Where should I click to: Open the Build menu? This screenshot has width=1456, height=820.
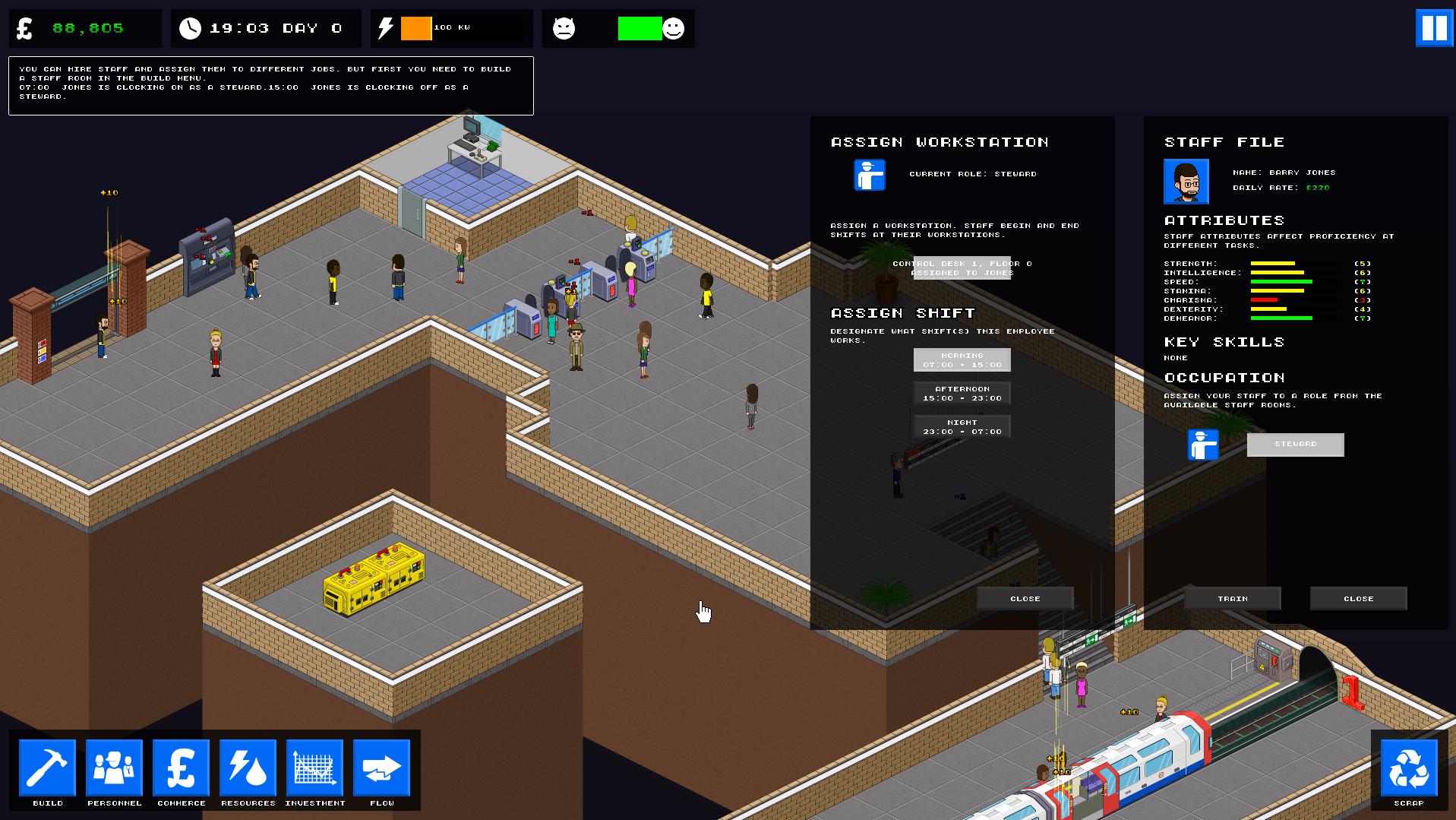click(x=47, y=768)
